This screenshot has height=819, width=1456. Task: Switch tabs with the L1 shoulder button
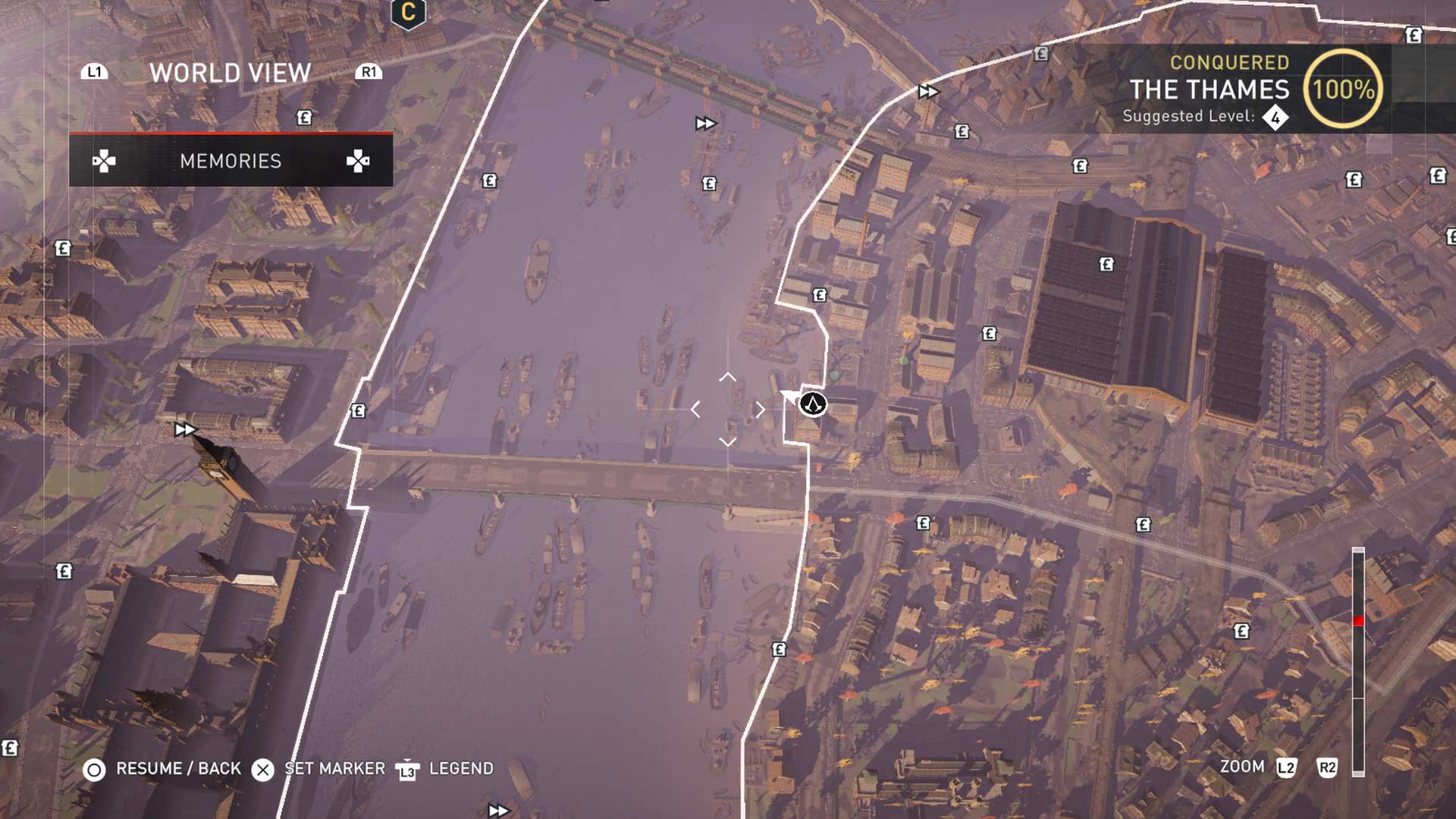click(94, 72)
